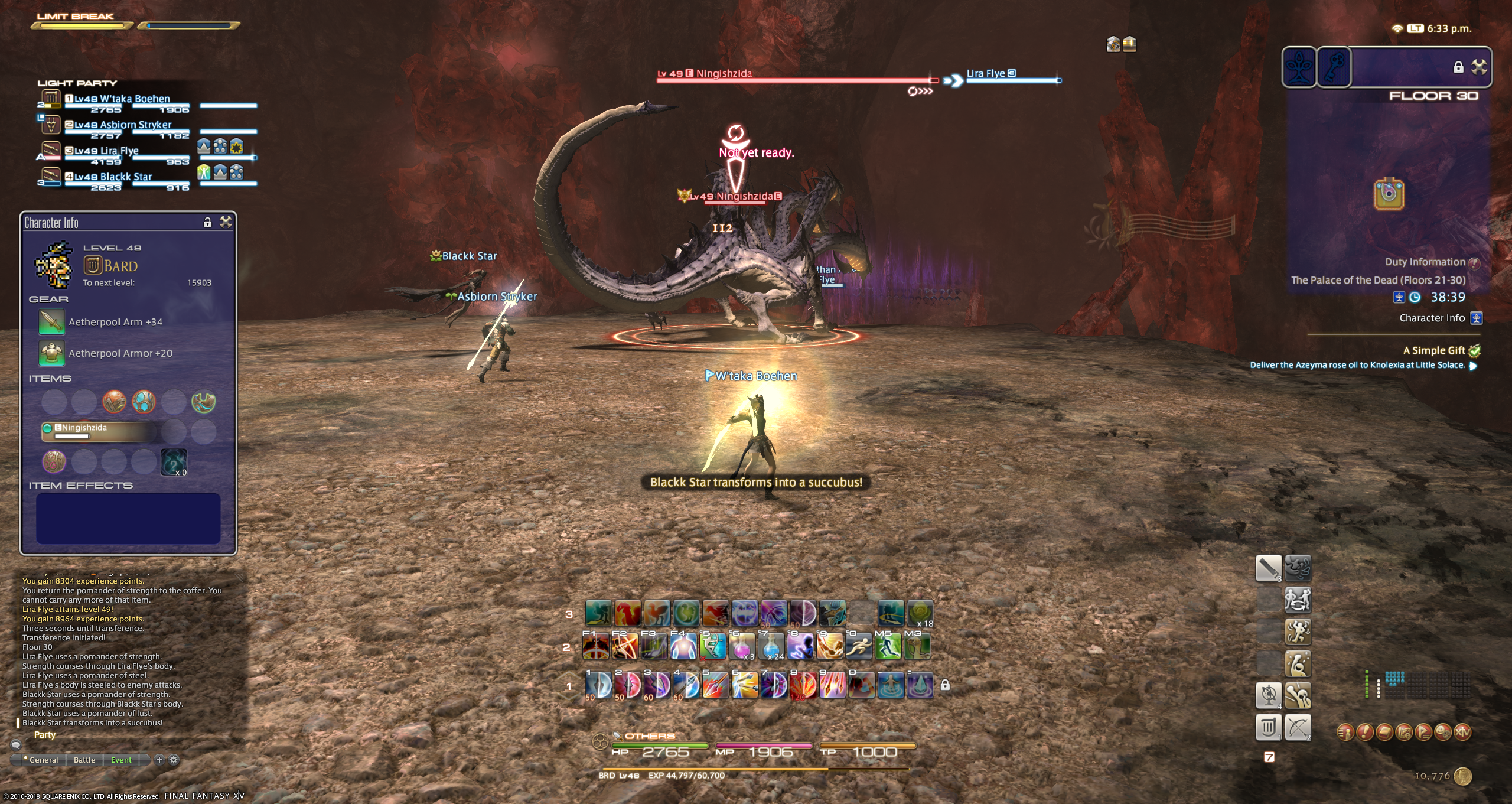Open the exclamation mark Duty menu button
1512x804 pixels.
[x=1365, y=733]
